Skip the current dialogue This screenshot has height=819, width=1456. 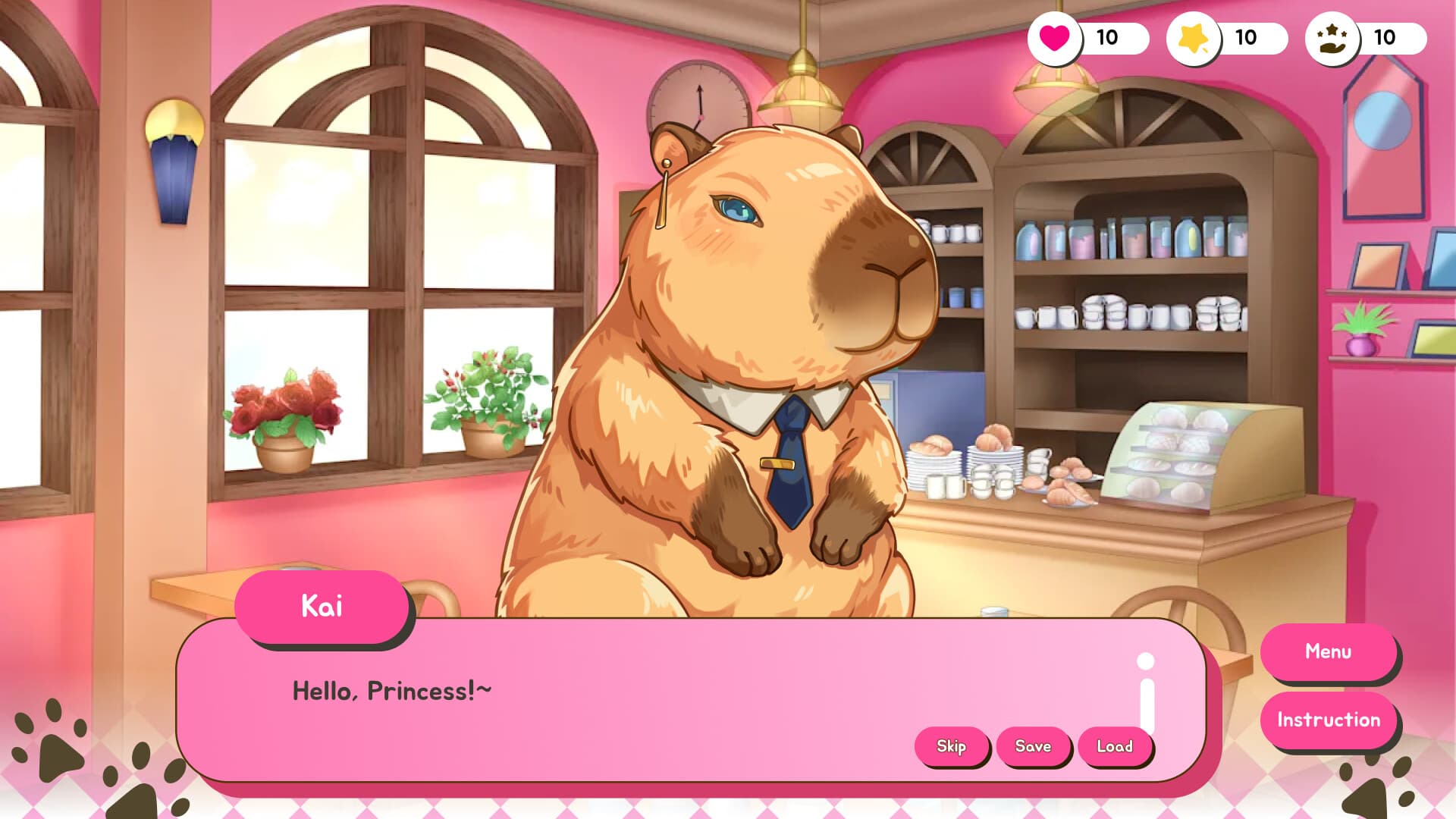pos(952,746)
